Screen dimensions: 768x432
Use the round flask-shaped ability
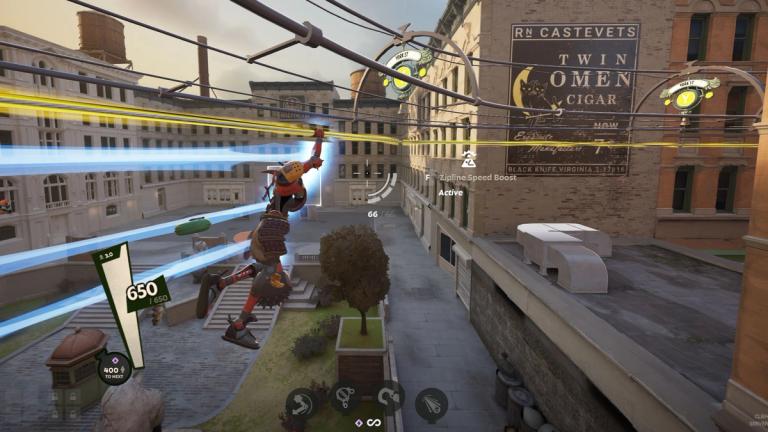[345, 399]
